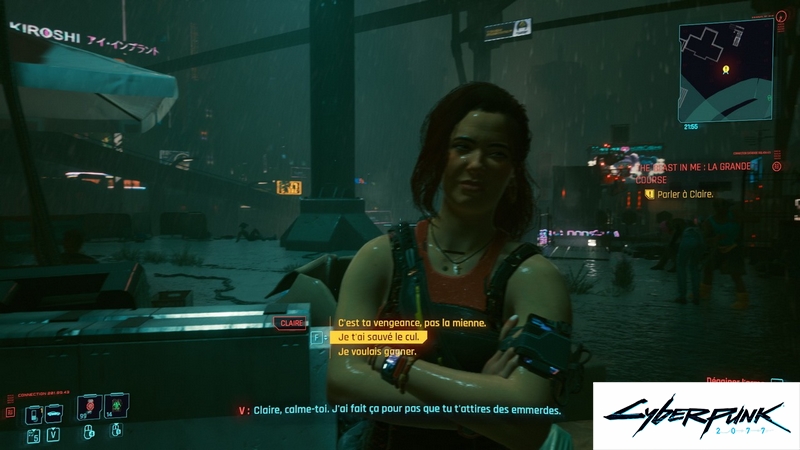
Task: Select the green grenade gadget slot
Action: [115, 407]
